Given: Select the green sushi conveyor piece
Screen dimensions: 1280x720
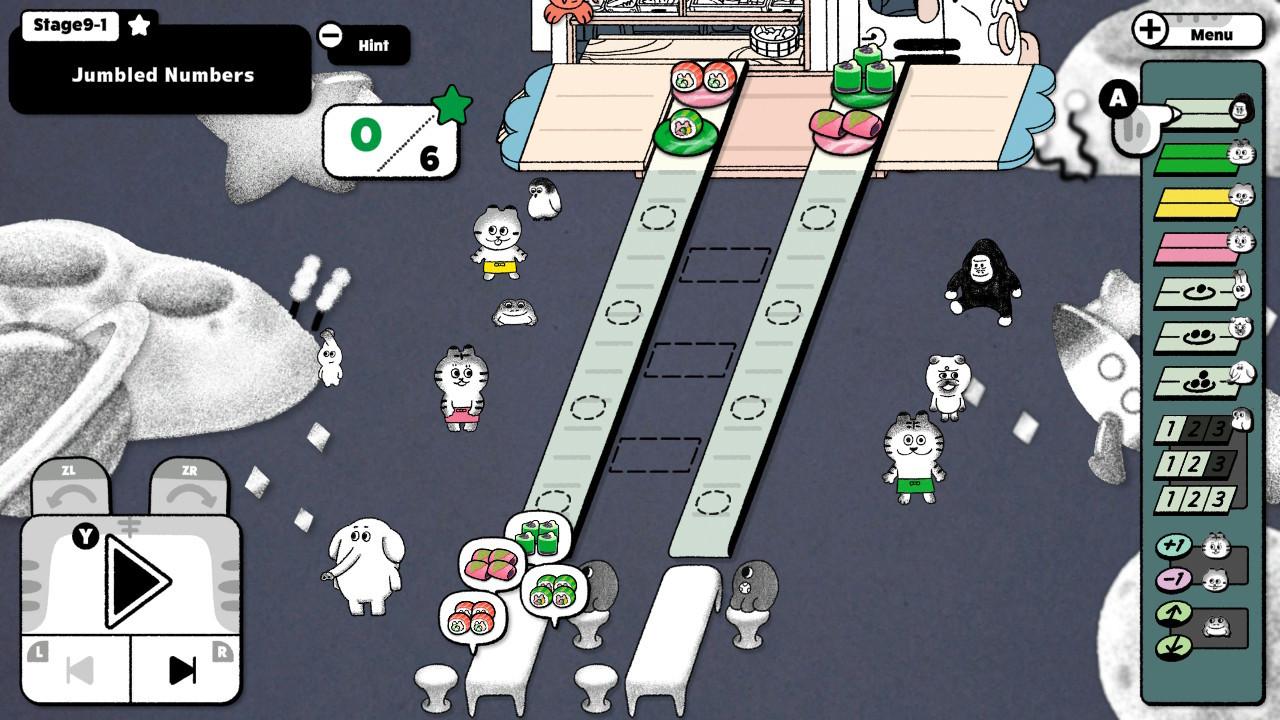Looking at the screenshot, I should pyautogui.click(x=1196, y=160).
